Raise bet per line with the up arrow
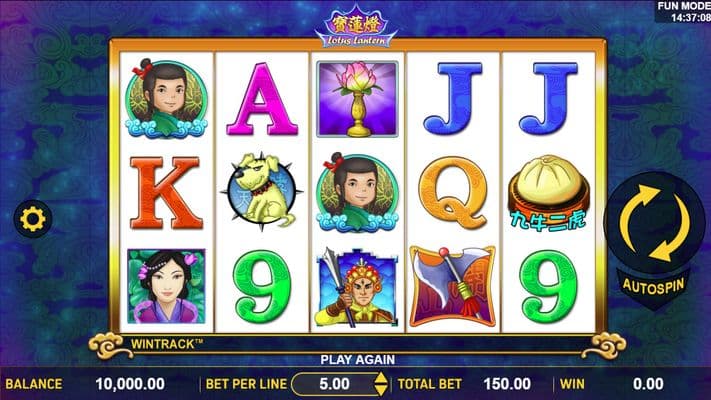 [x=379, y=377]
